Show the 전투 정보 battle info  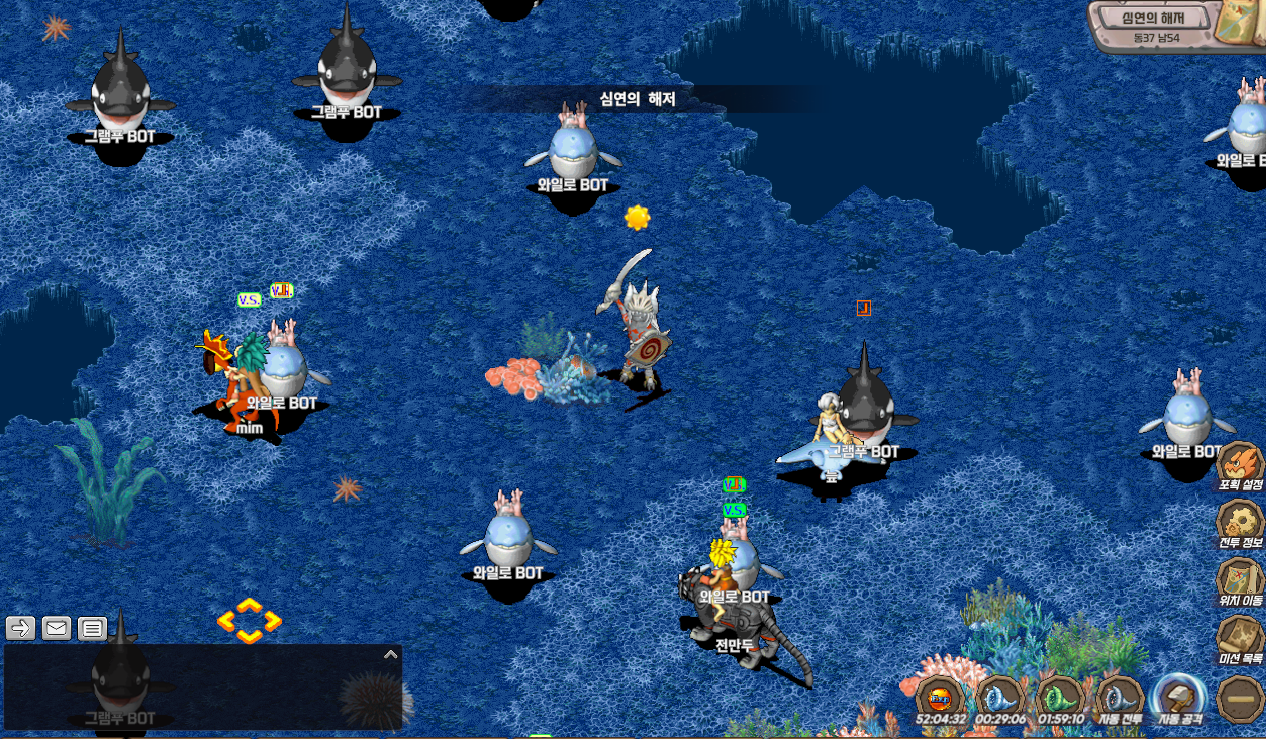point(1240,522)
